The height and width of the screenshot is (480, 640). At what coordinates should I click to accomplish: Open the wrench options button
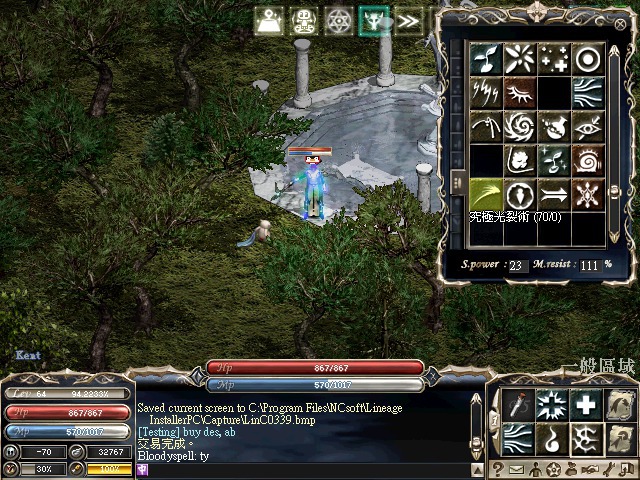(608, 469)
